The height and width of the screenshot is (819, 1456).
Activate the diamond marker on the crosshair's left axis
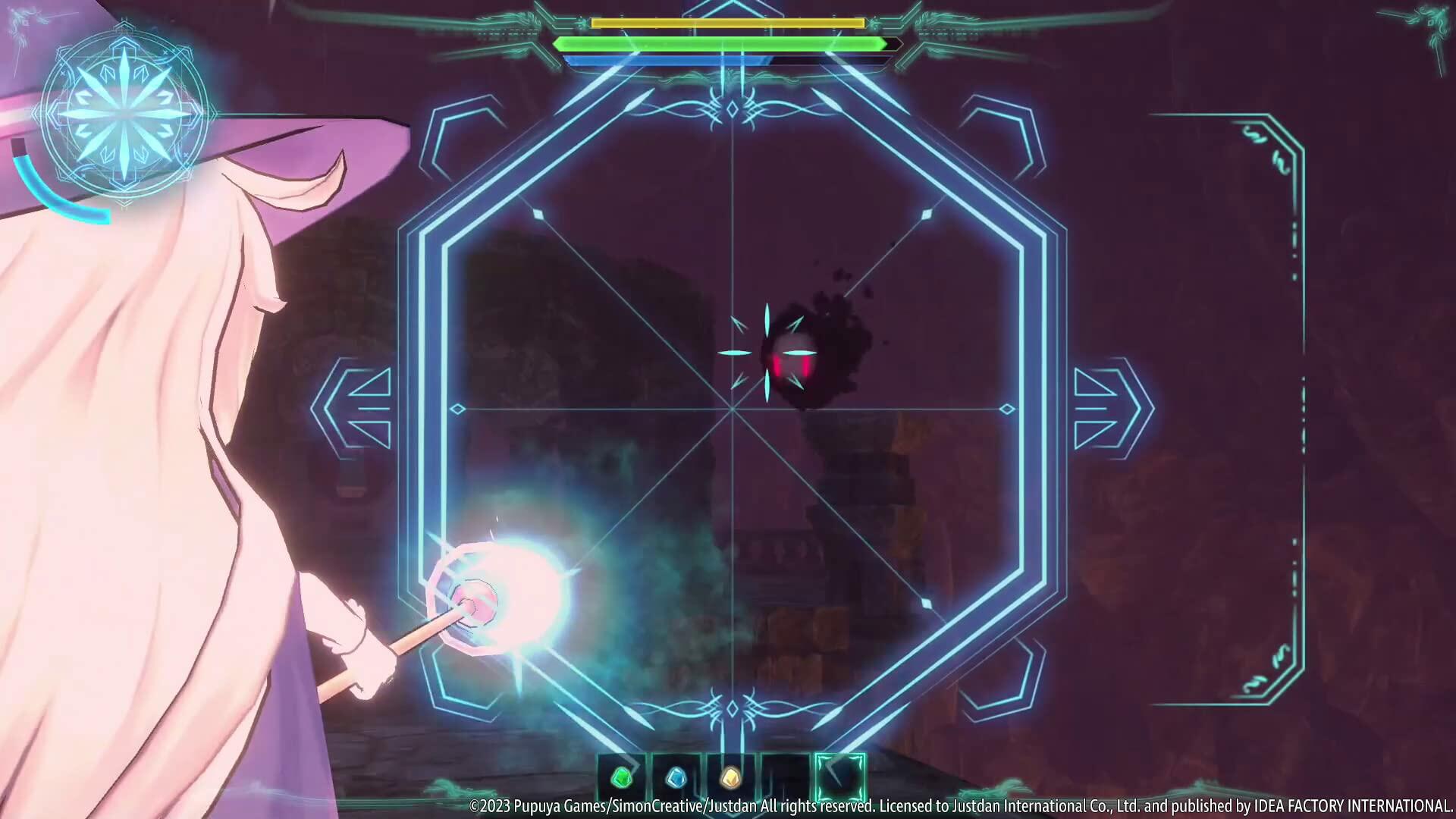458,407
